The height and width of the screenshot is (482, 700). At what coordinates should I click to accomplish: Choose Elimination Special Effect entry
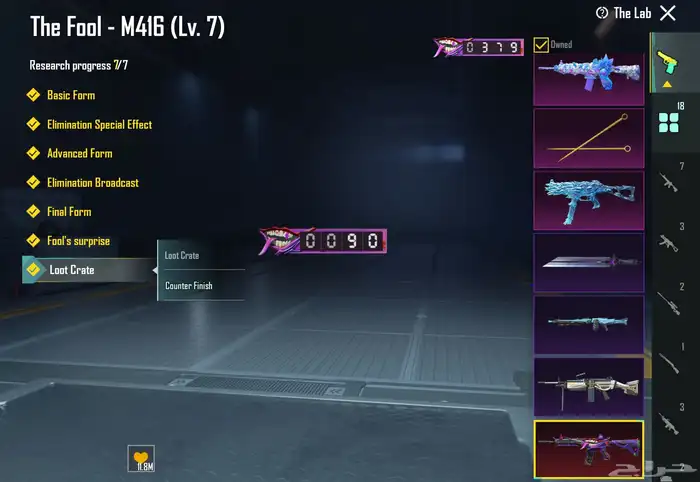99,125
